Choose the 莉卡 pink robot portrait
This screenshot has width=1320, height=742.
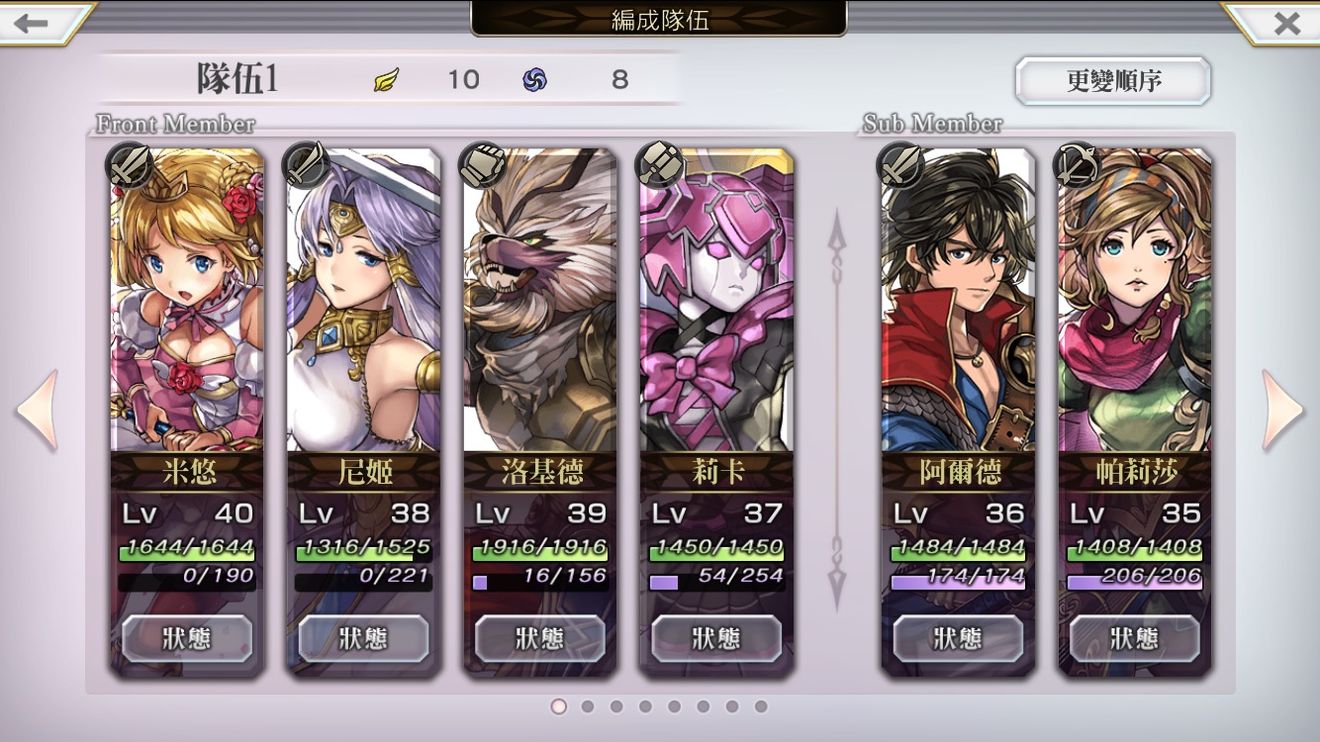717,300
